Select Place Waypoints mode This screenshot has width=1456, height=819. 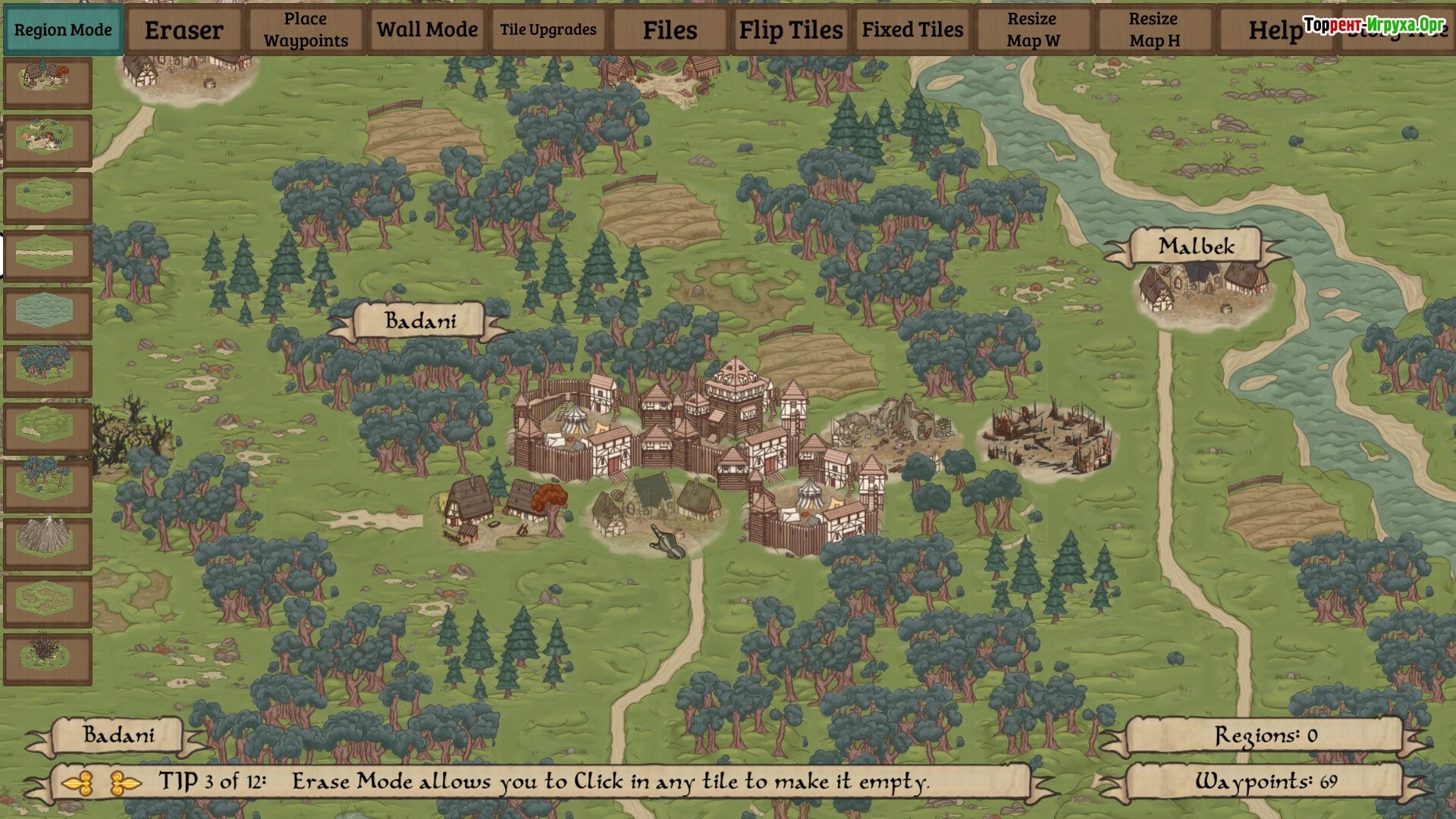pyautogui.click(x=306, y=30)
